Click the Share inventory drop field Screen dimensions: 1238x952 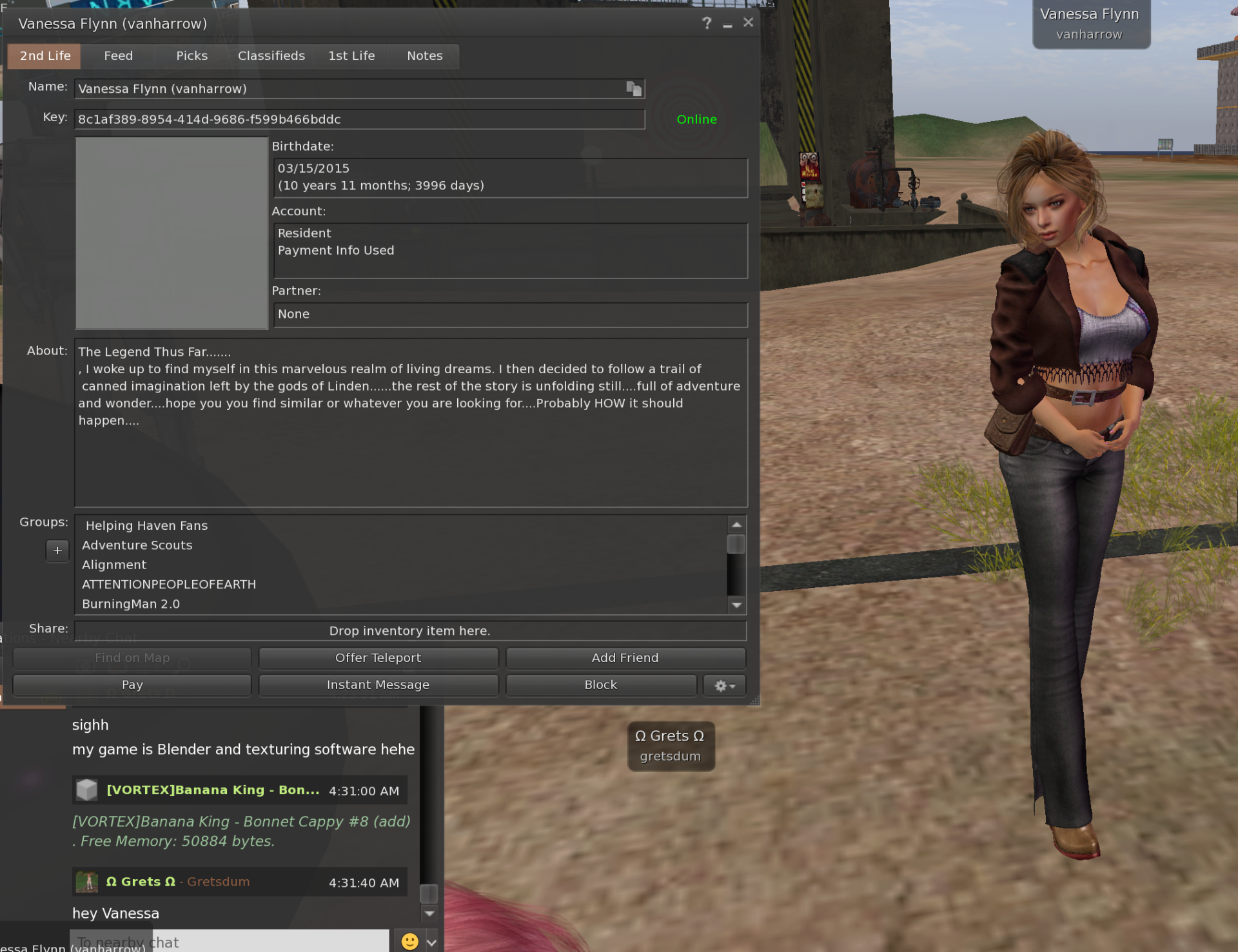[x=409, y=630]
